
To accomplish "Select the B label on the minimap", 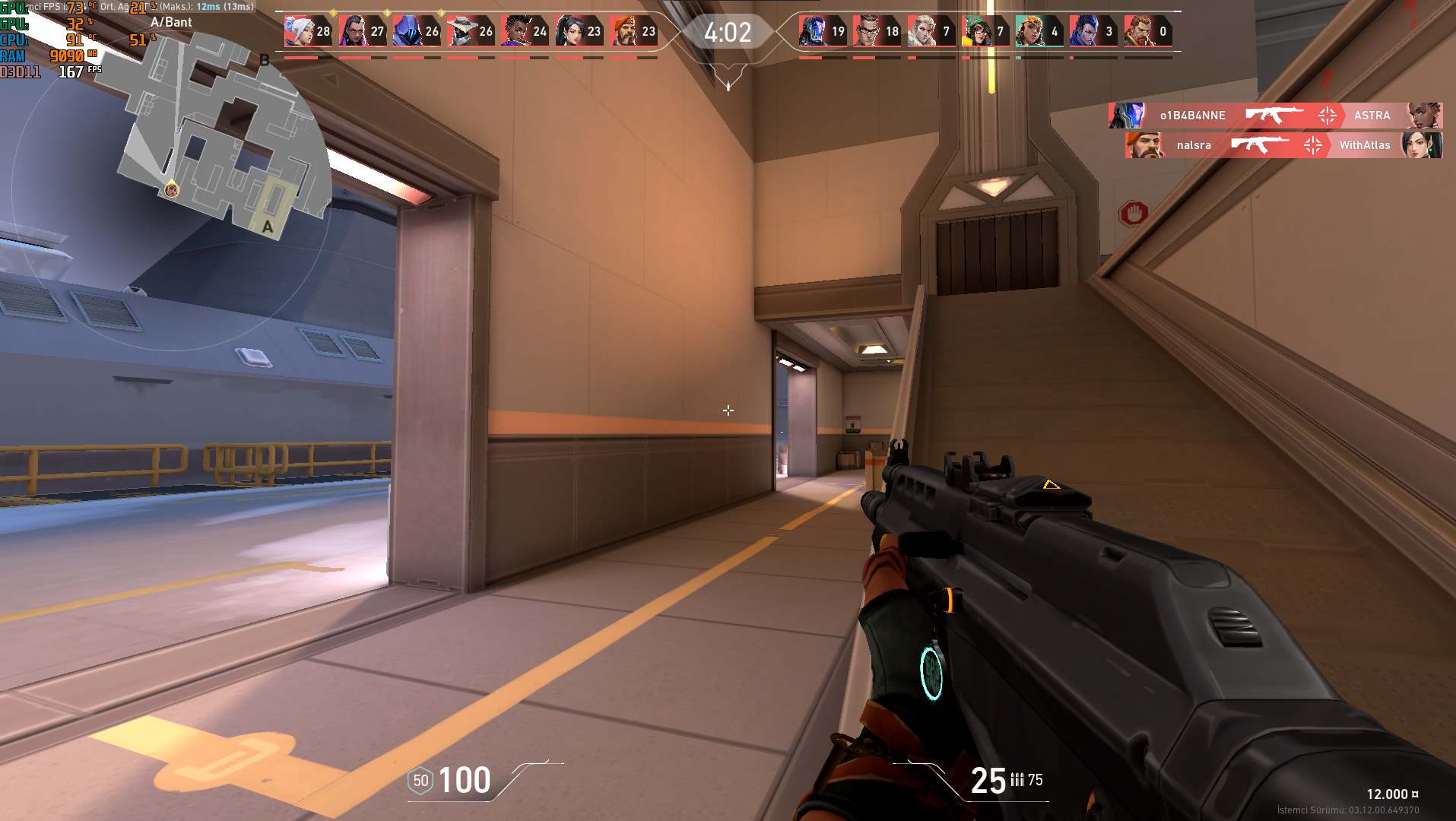I will [265, 59].
